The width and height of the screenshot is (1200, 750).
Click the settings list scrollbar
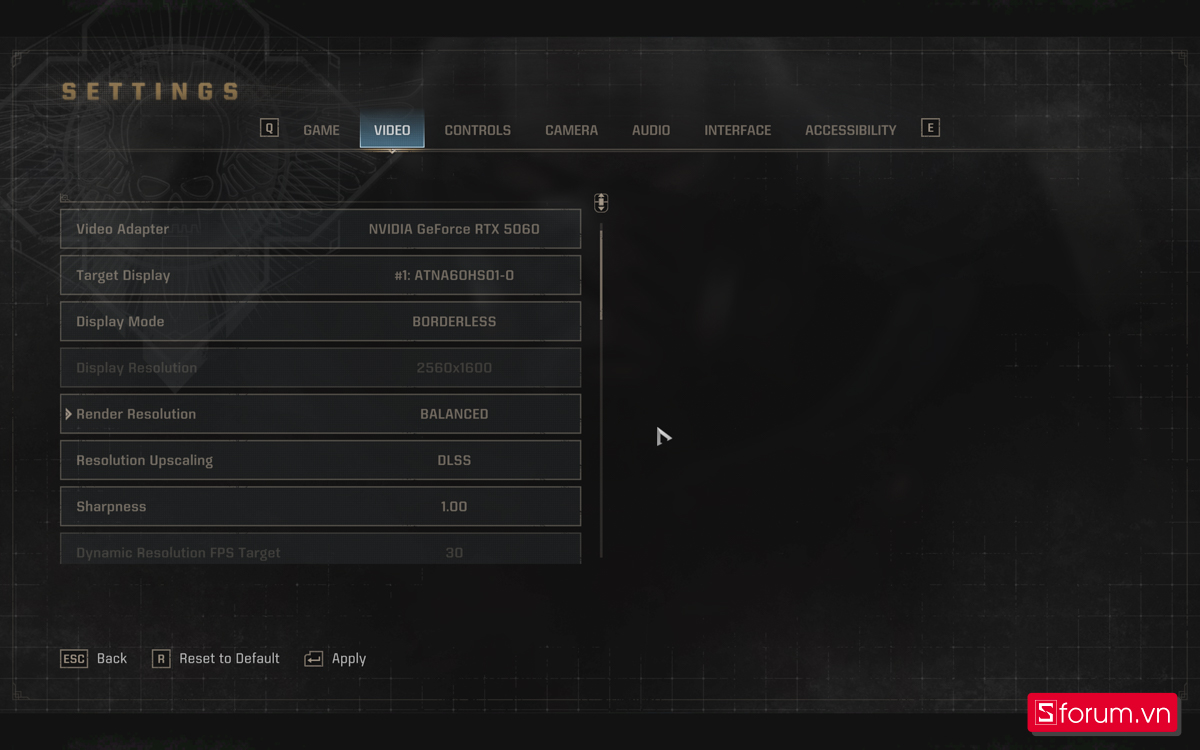coord(601,272)
